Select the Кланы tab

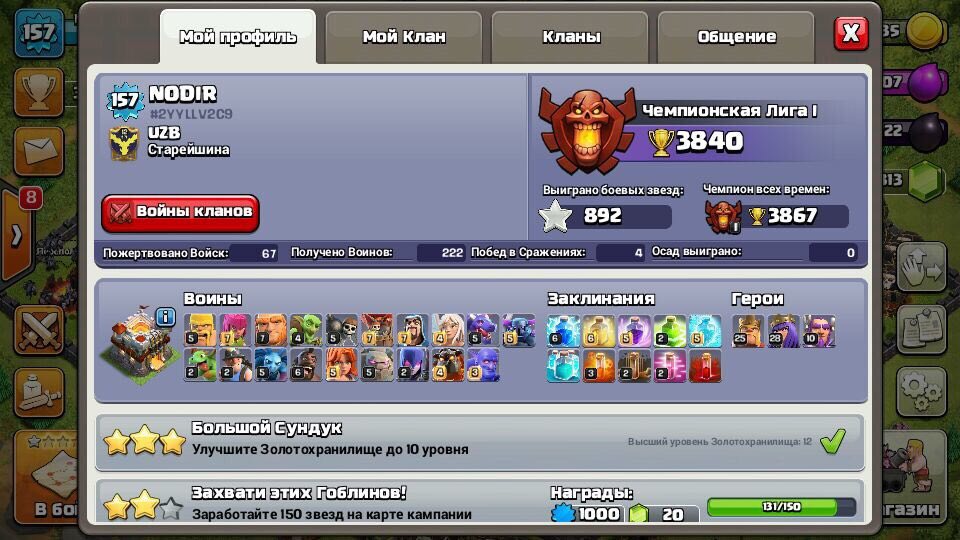click(x=571, y=37)
